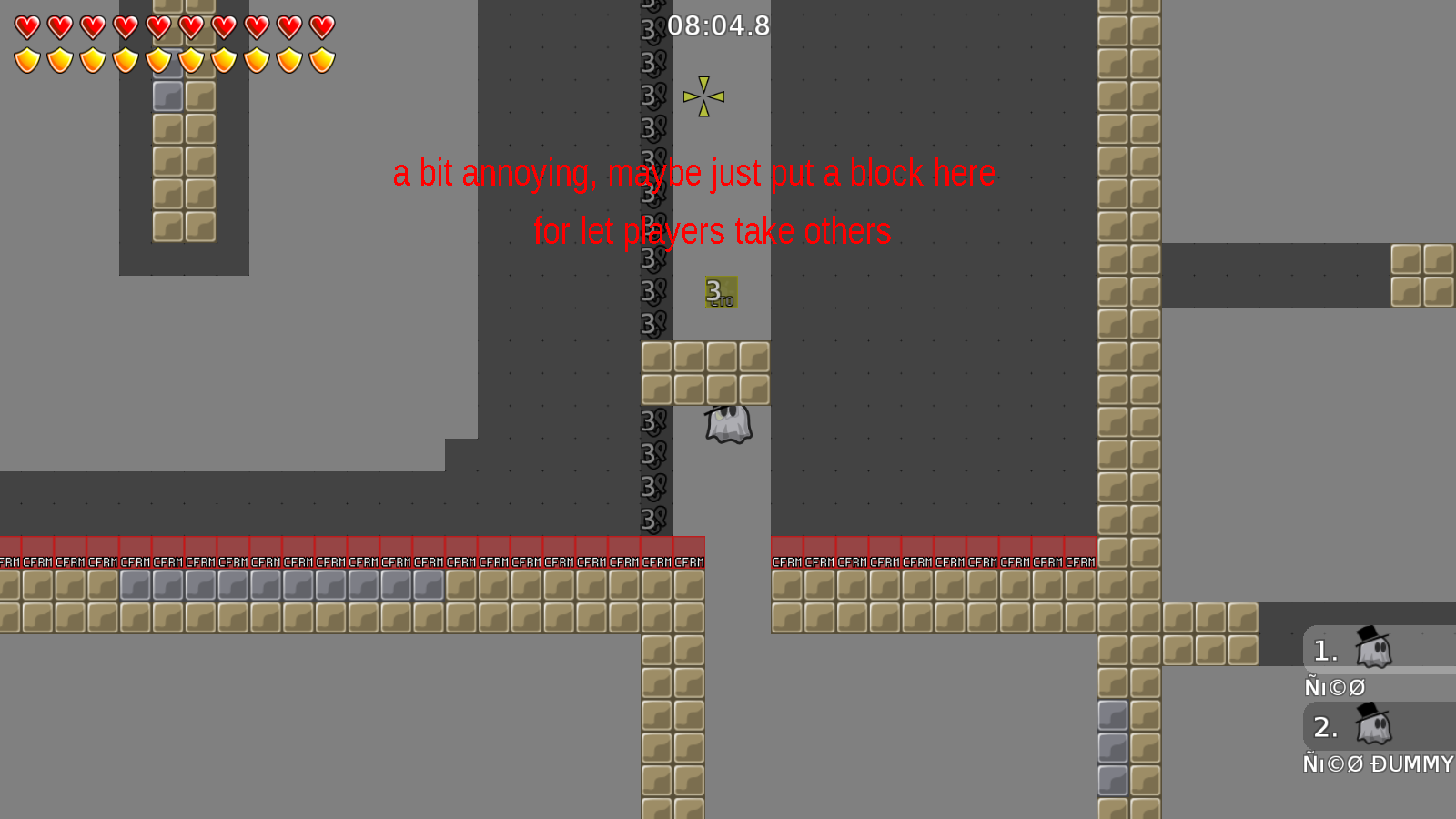Select the player name Ñı©Ø ÐUMMY
This screenshot has height=819, width=1456.
click(x=1378, y=764)
